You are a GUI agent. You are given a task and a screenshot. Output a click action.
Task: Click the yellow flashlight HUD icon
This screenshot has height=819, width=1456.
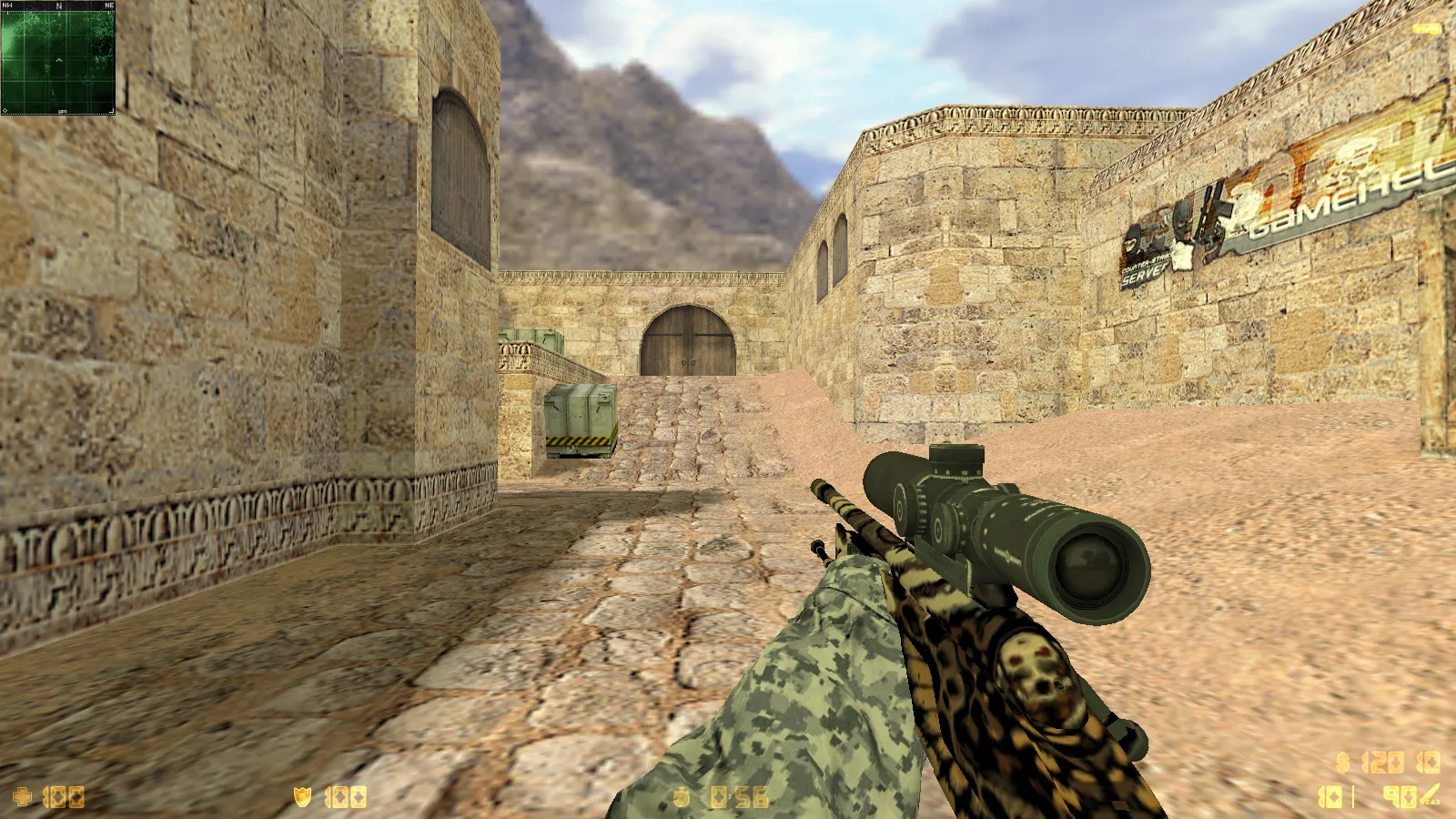tap(1427, 29)
